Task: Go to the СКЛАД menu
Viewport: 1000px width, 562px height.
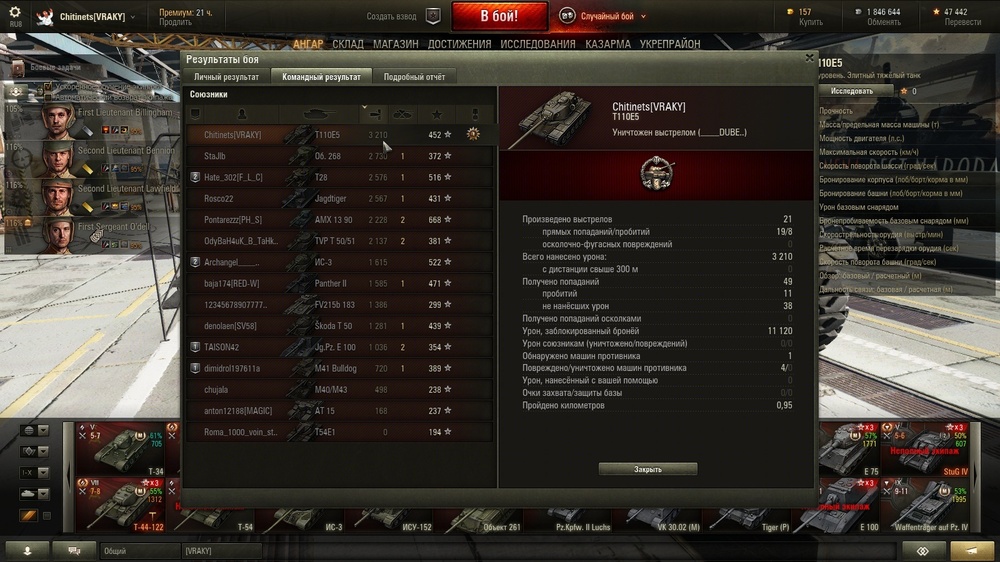Action: (348, 44)
